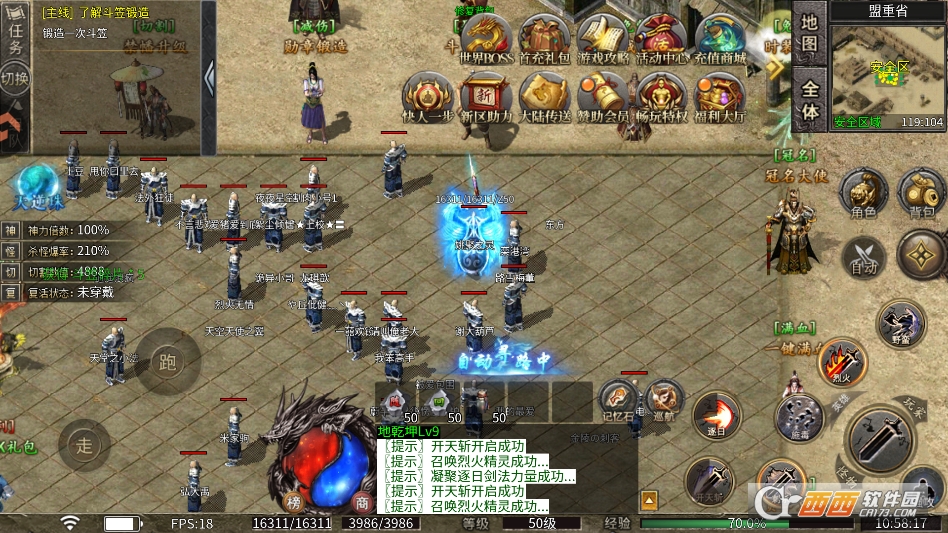
Task: Select the 新区助力 icon
Action: 485,97
